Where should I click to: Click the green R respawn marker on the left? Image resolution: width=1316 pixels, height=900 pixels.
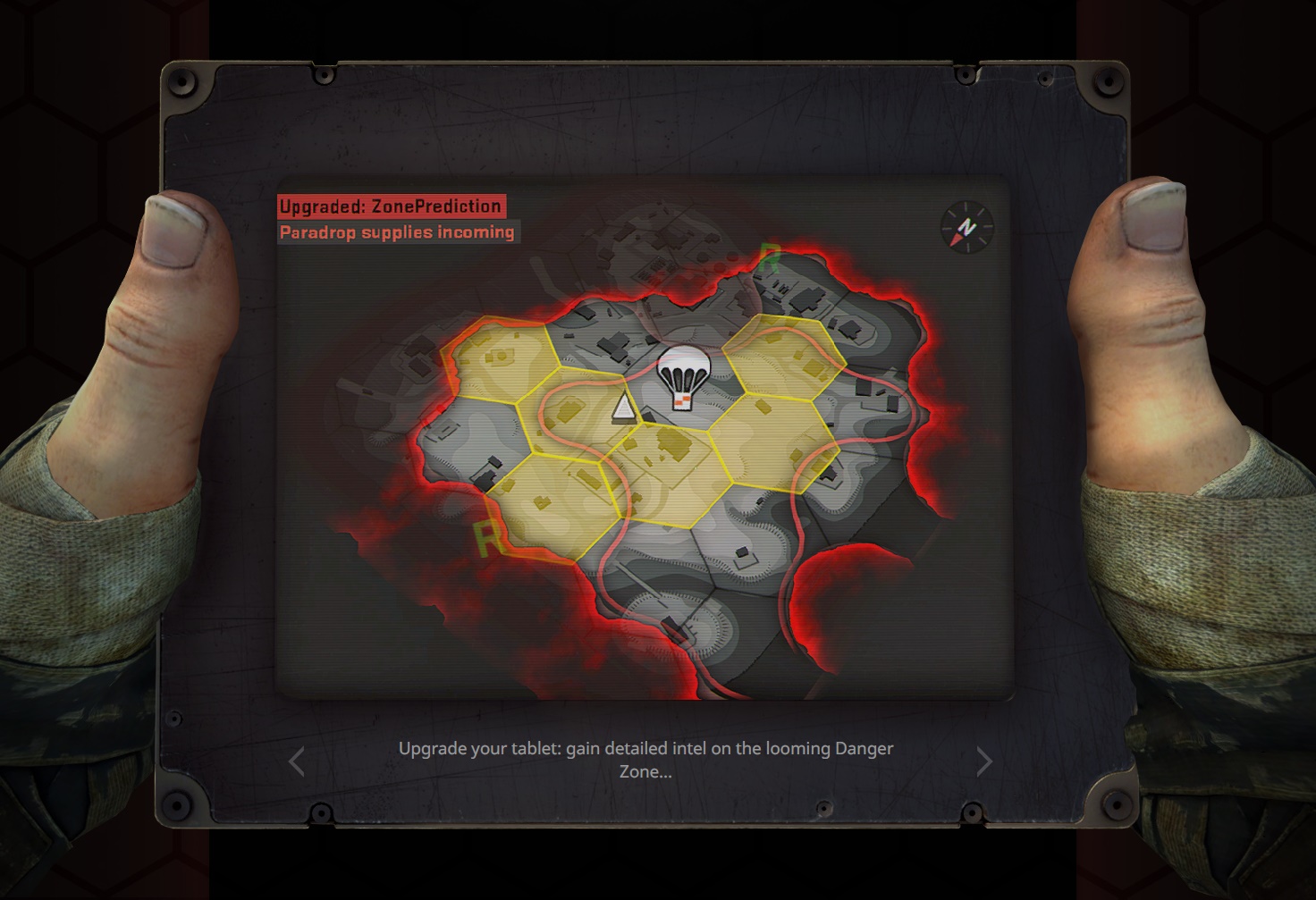click(x=487, y=537)
